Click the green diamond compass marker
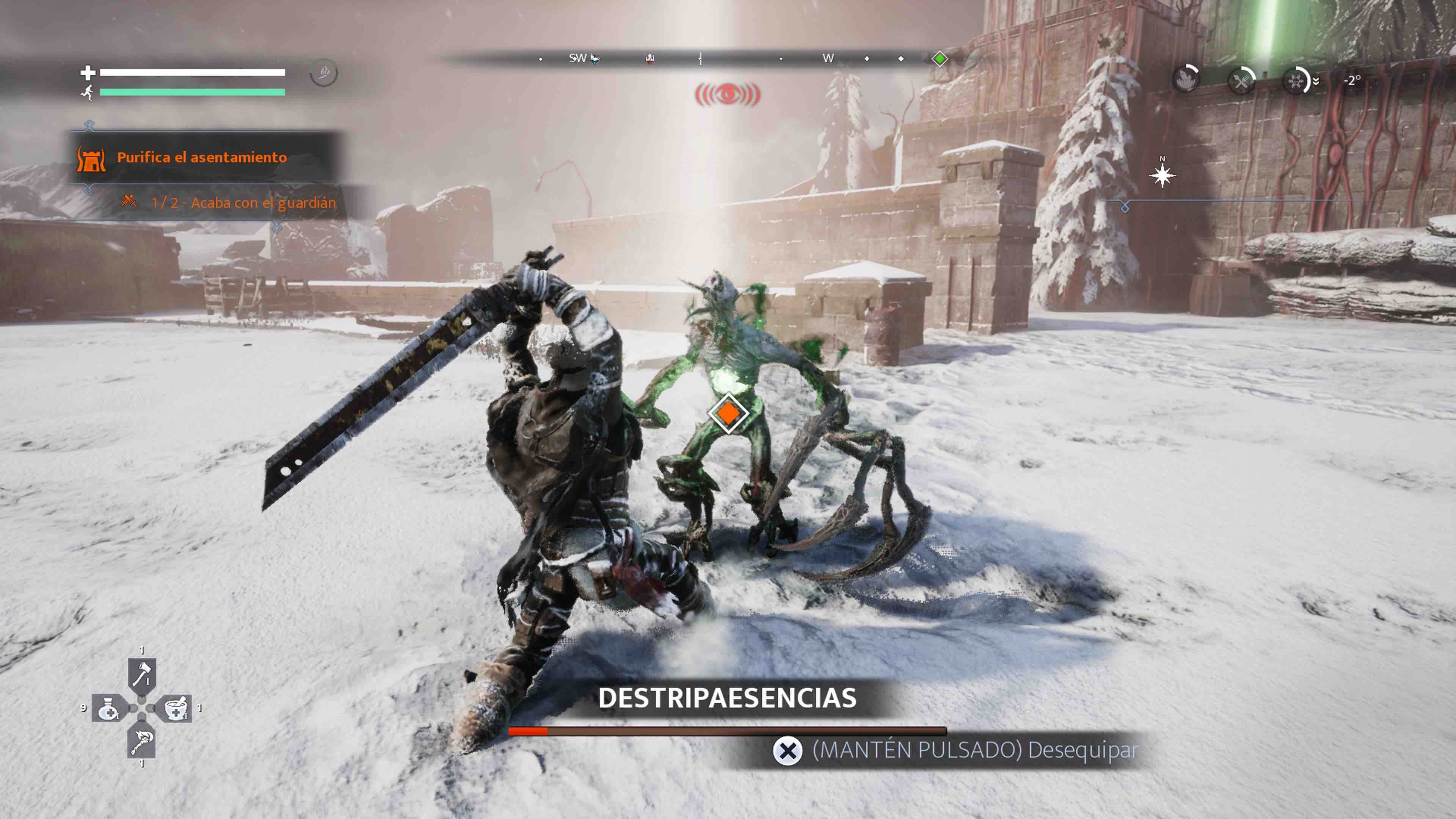 point(940,59)
